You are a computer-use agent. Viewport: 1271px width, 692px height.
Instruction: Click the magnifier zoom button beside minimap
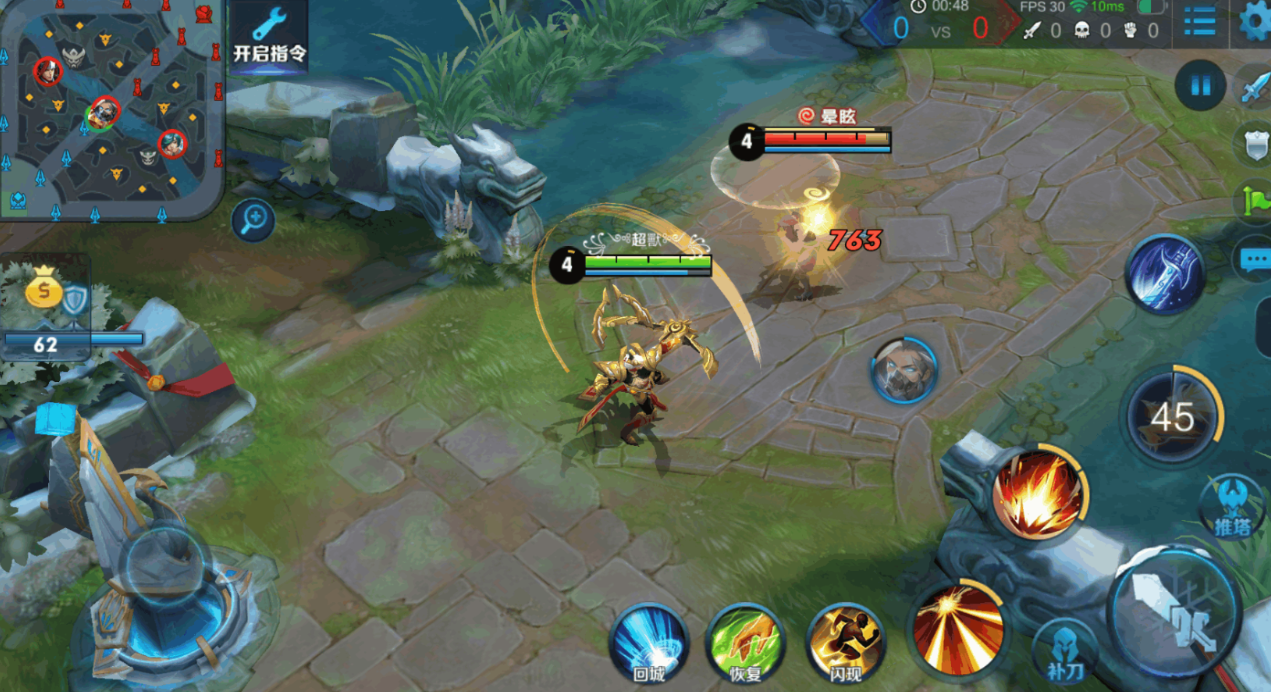253,219
